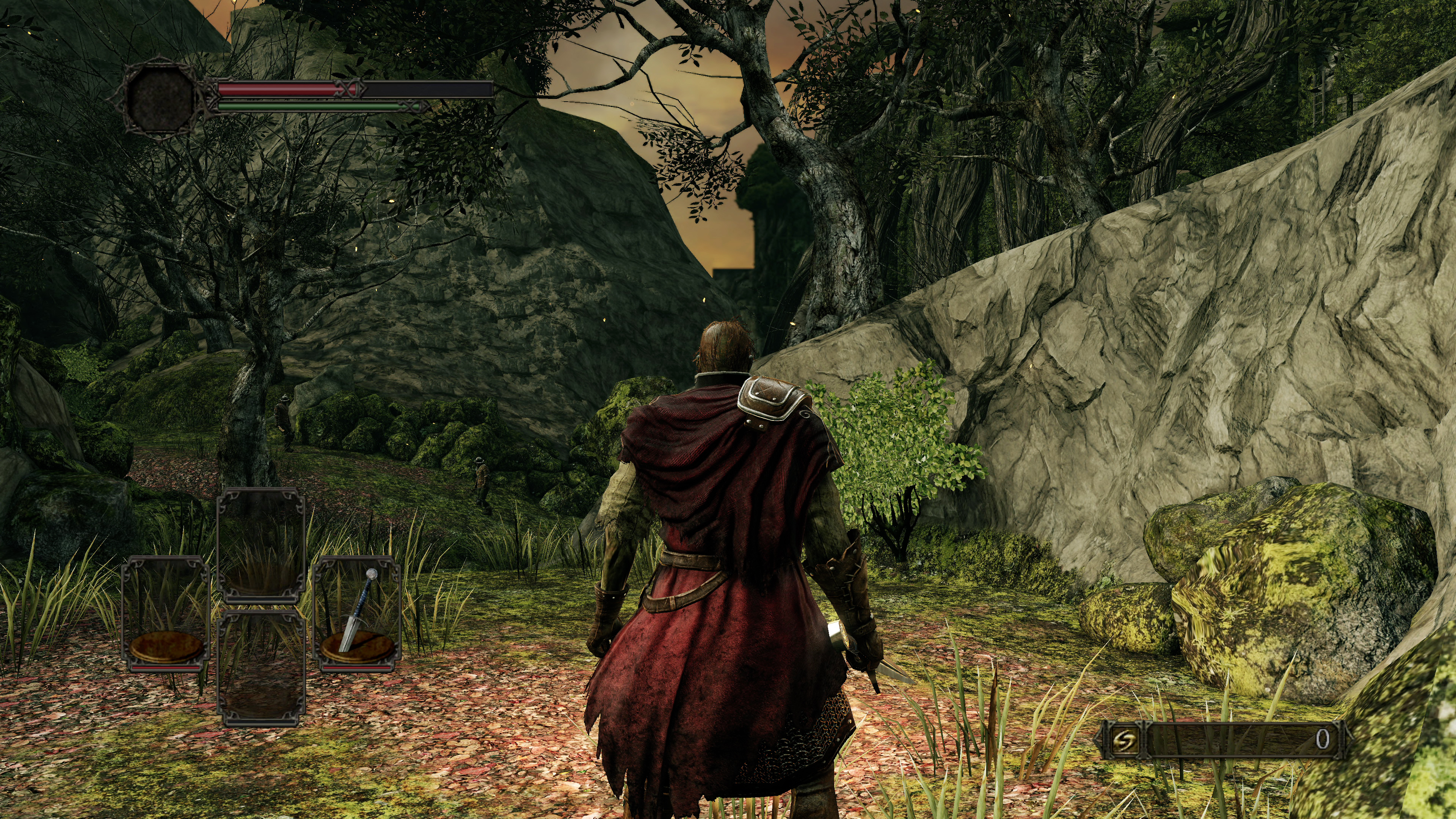Select the empty left-hand slot with bare pedestal

tap(166, 614)
